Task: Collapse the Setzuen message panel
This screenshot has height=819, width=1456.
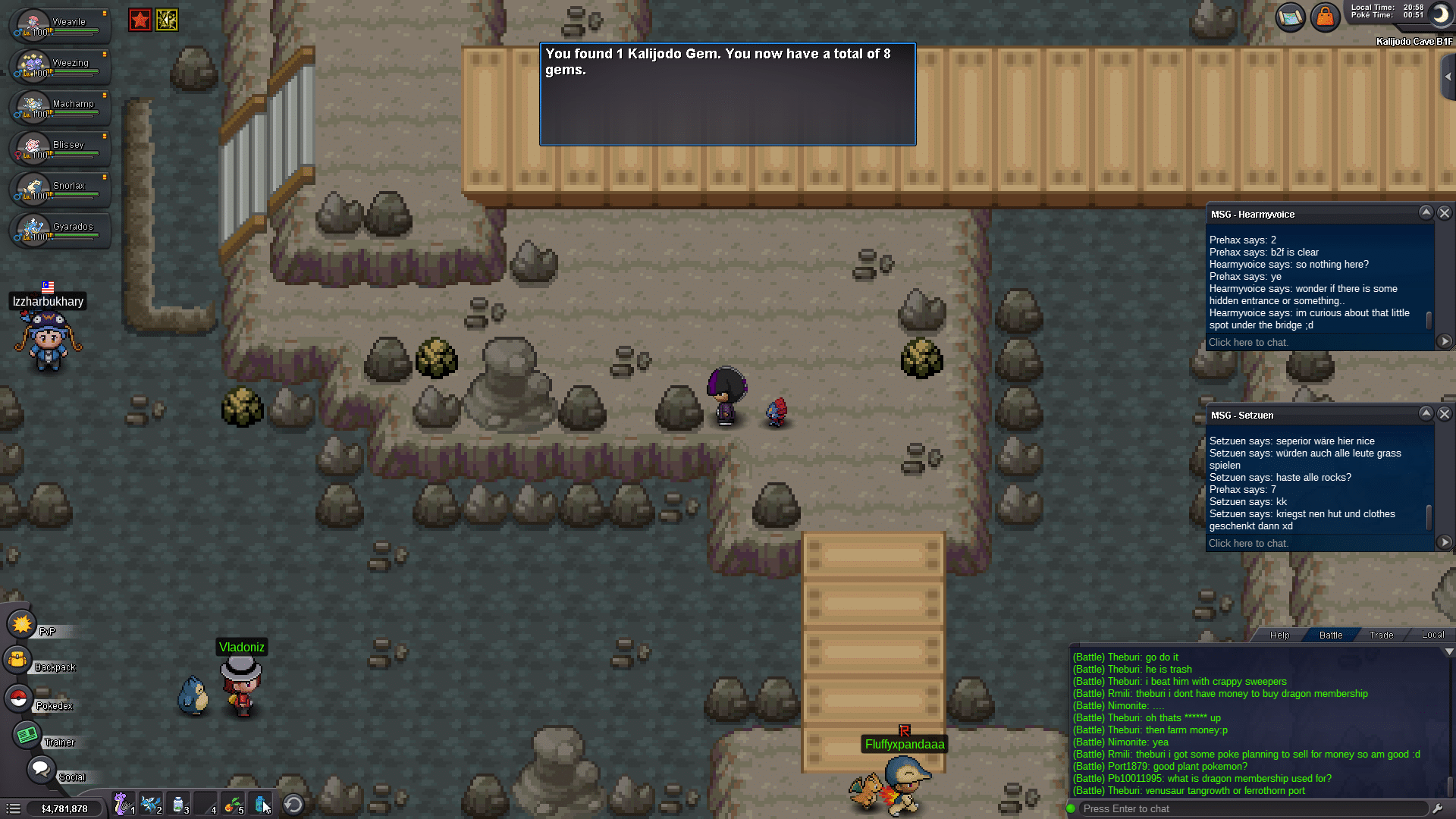Action: pyautogui.click(x=1426, y=414)
